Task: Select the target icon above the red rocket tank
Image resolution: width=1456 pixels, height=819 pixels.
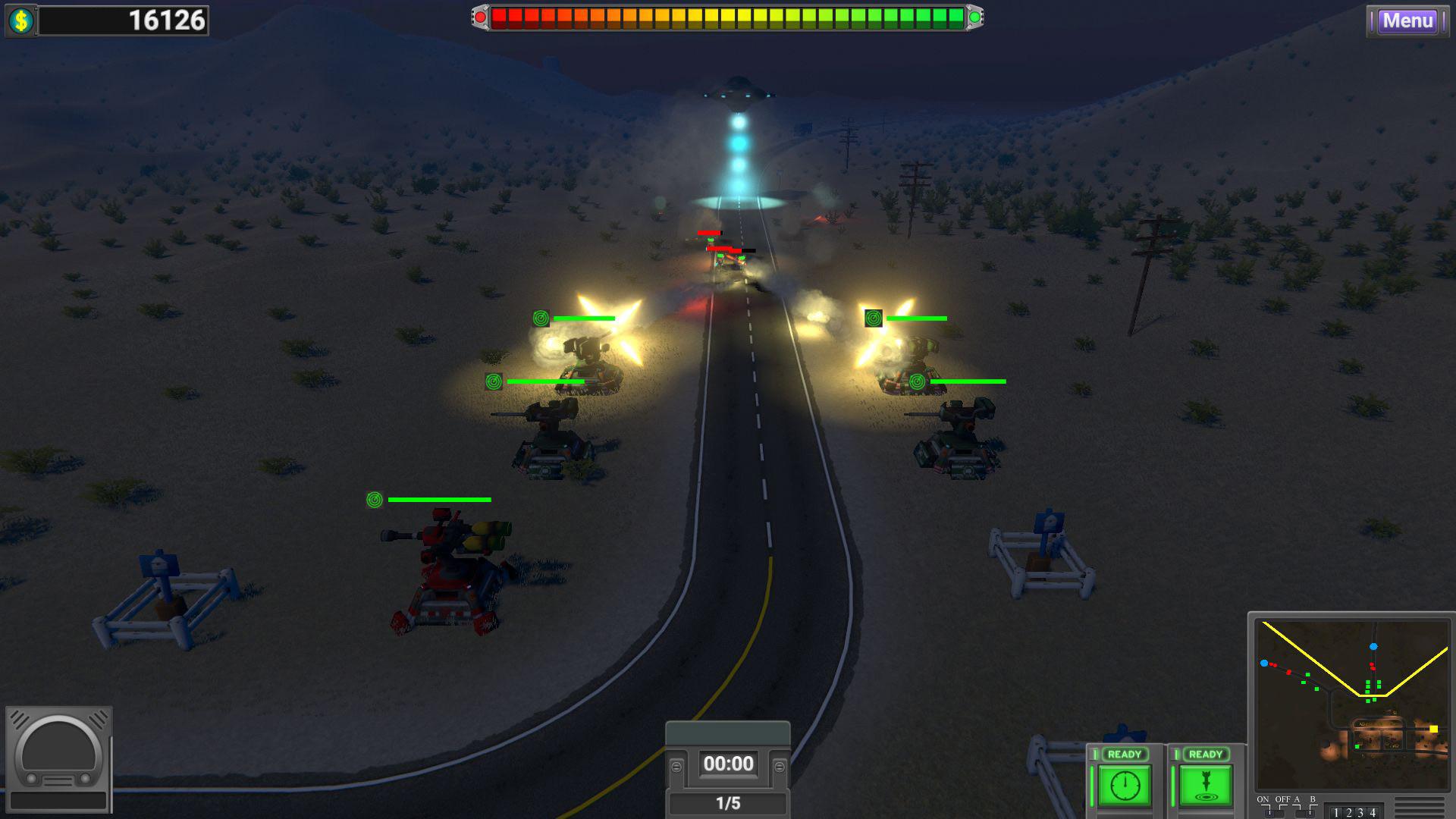Action: pos(373,500)
